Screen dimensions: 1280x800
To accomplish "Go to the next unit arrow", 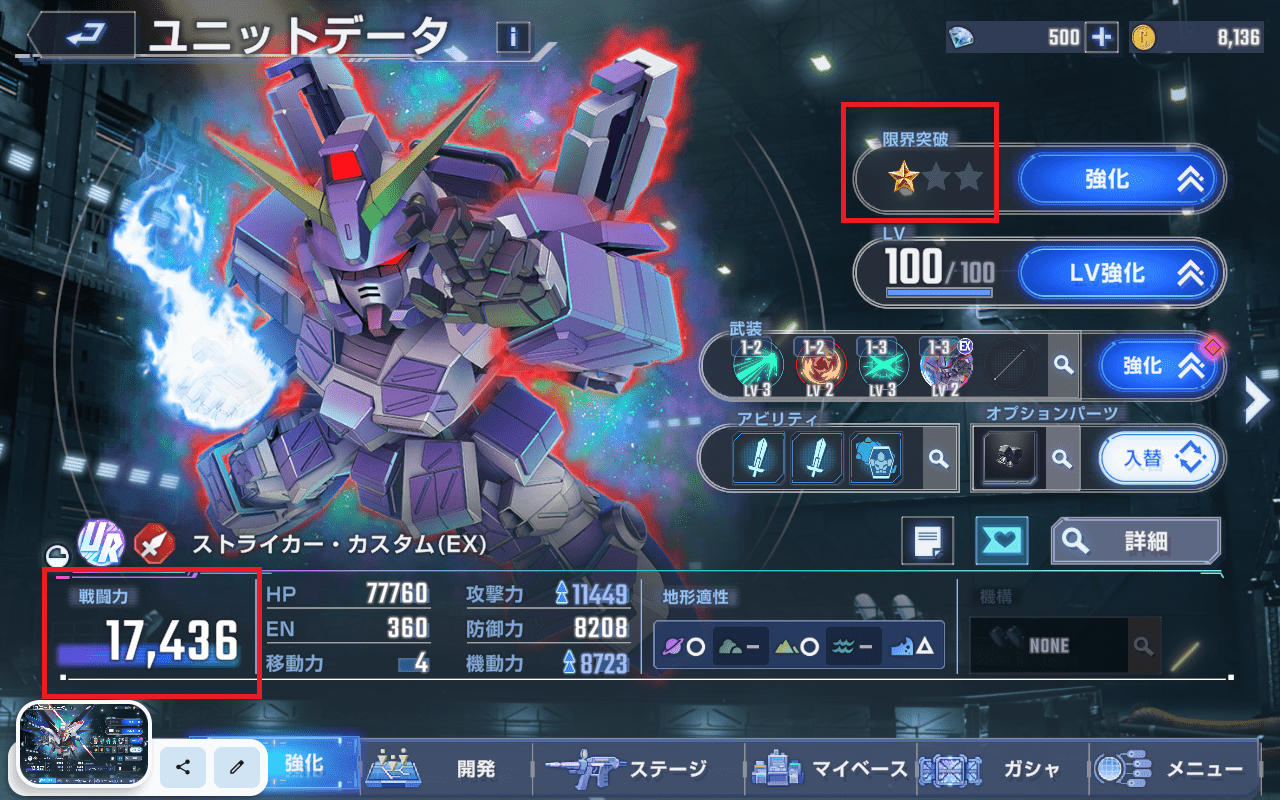I will [1256, 401].
